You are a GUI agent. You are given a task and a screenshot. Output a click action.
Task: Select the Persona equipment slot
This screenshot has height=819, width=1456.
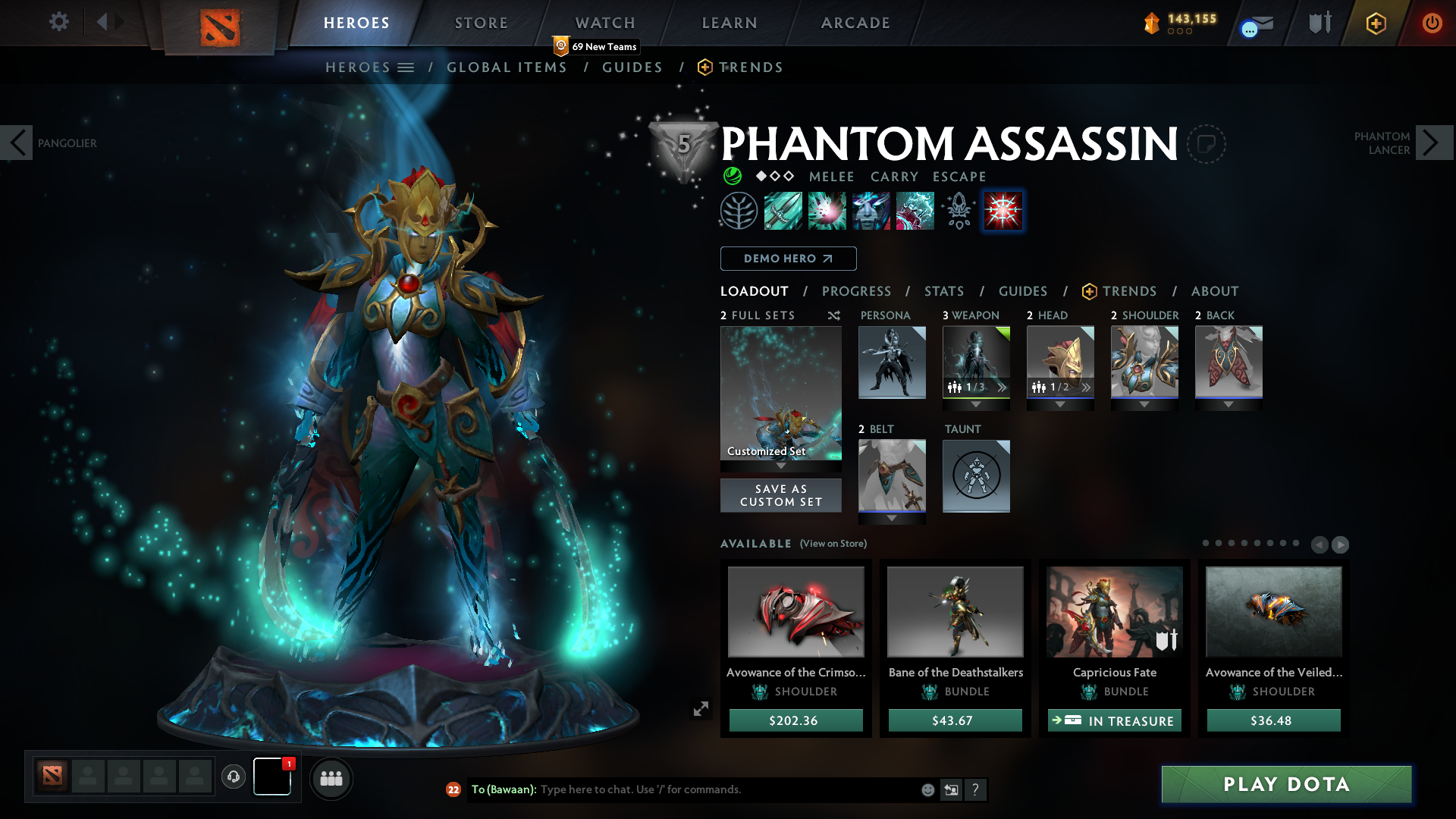(892, 362)
